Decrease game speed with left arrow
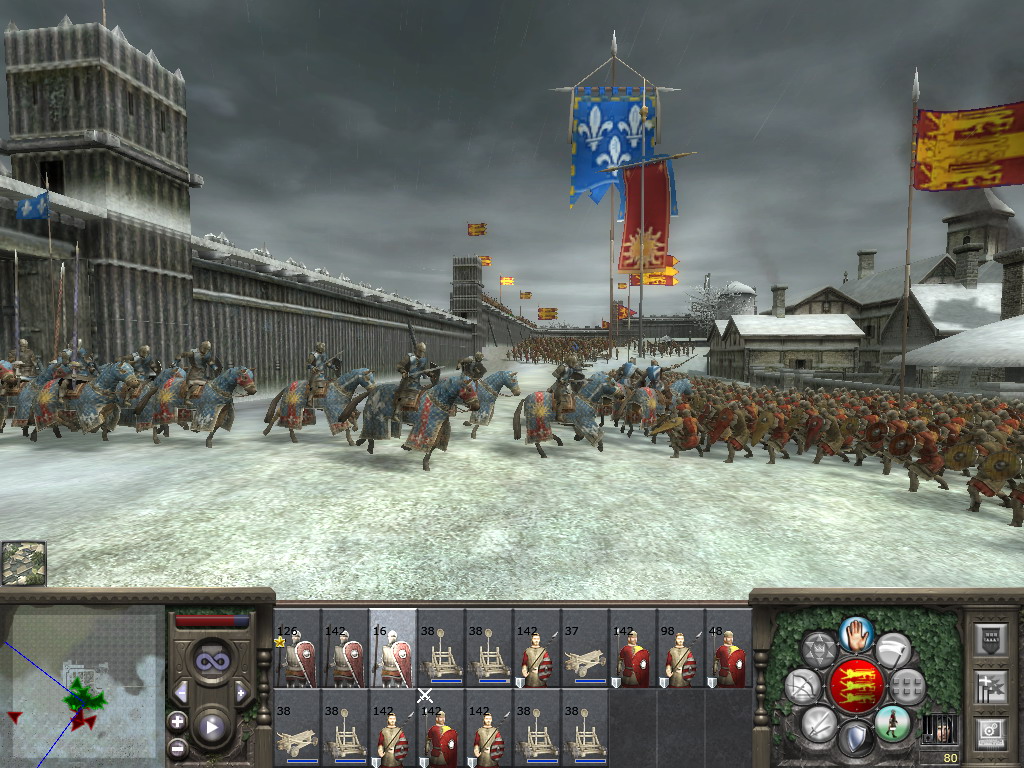Screen dimensions: 1024x768 pyautogui.click(x=181, y=692)
